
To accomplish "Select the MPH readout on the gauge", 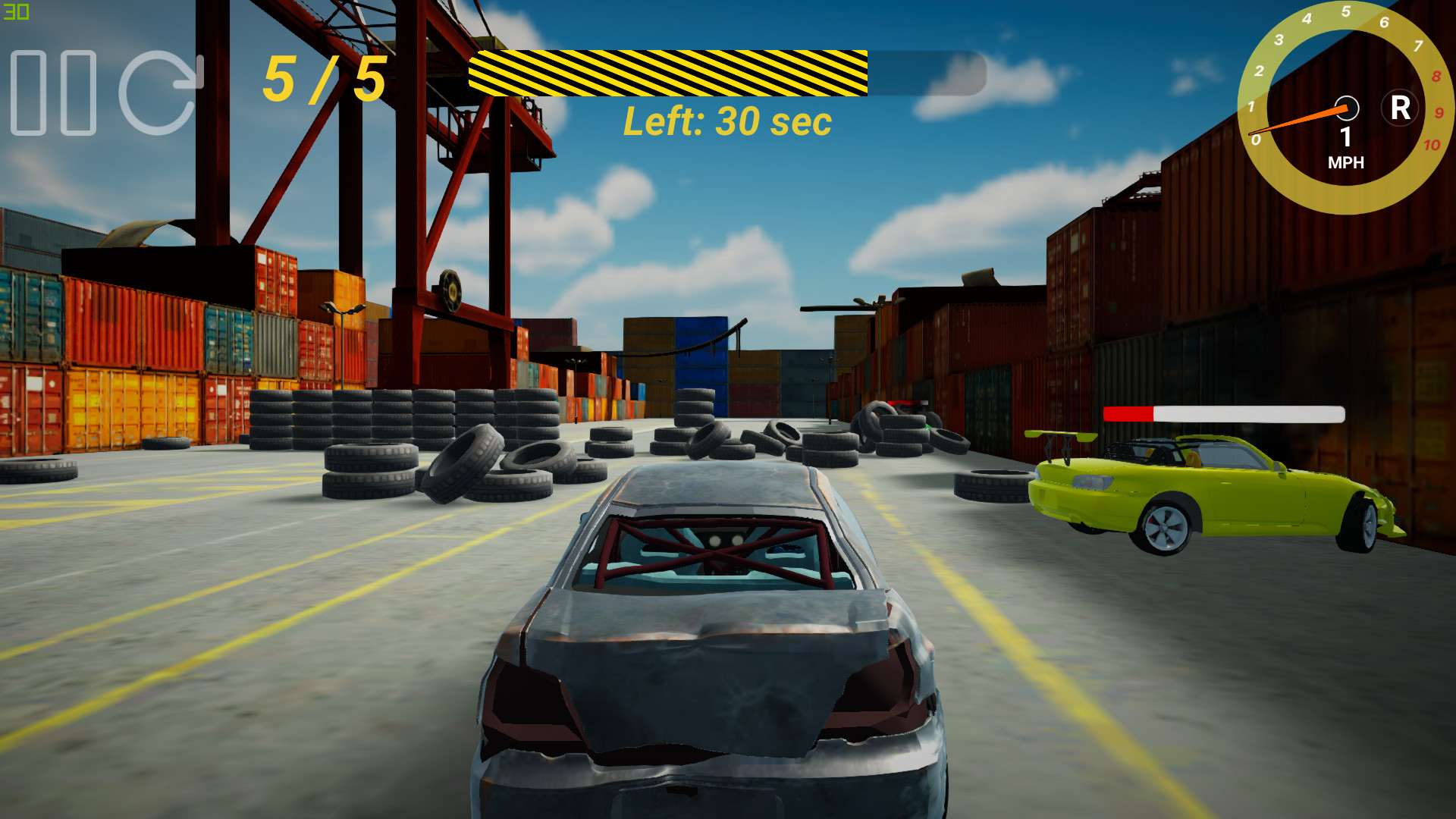I will click(1348, 162).
